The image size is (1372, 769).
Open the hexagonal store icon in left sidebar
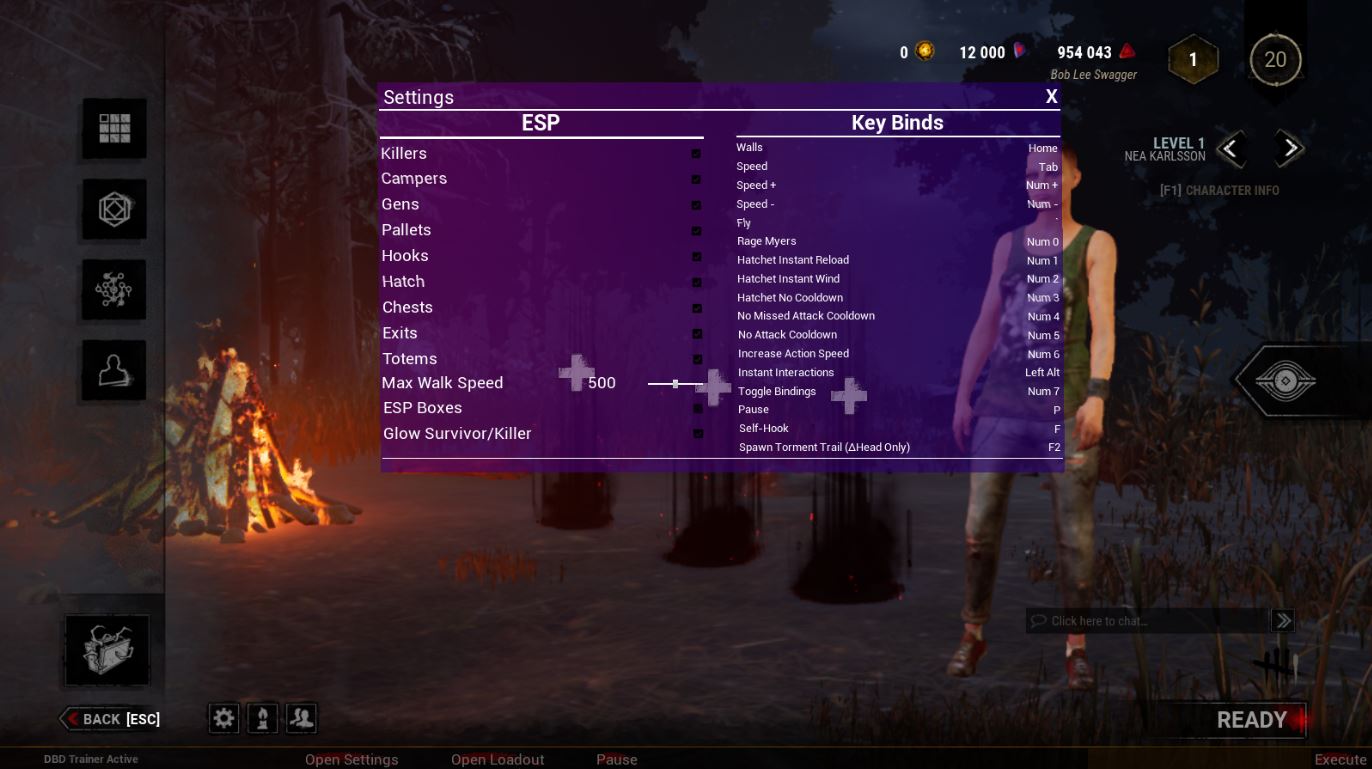click(113, 209)
